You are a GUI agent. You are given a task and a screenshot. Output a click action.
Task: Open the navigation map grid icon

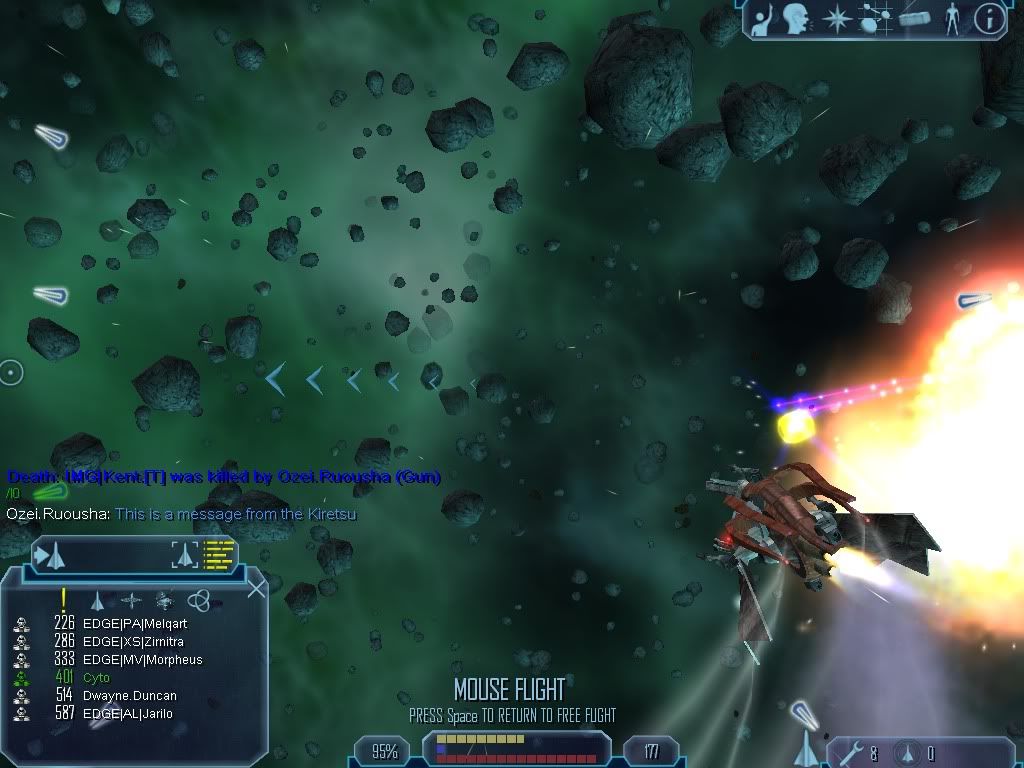(875, 19)
